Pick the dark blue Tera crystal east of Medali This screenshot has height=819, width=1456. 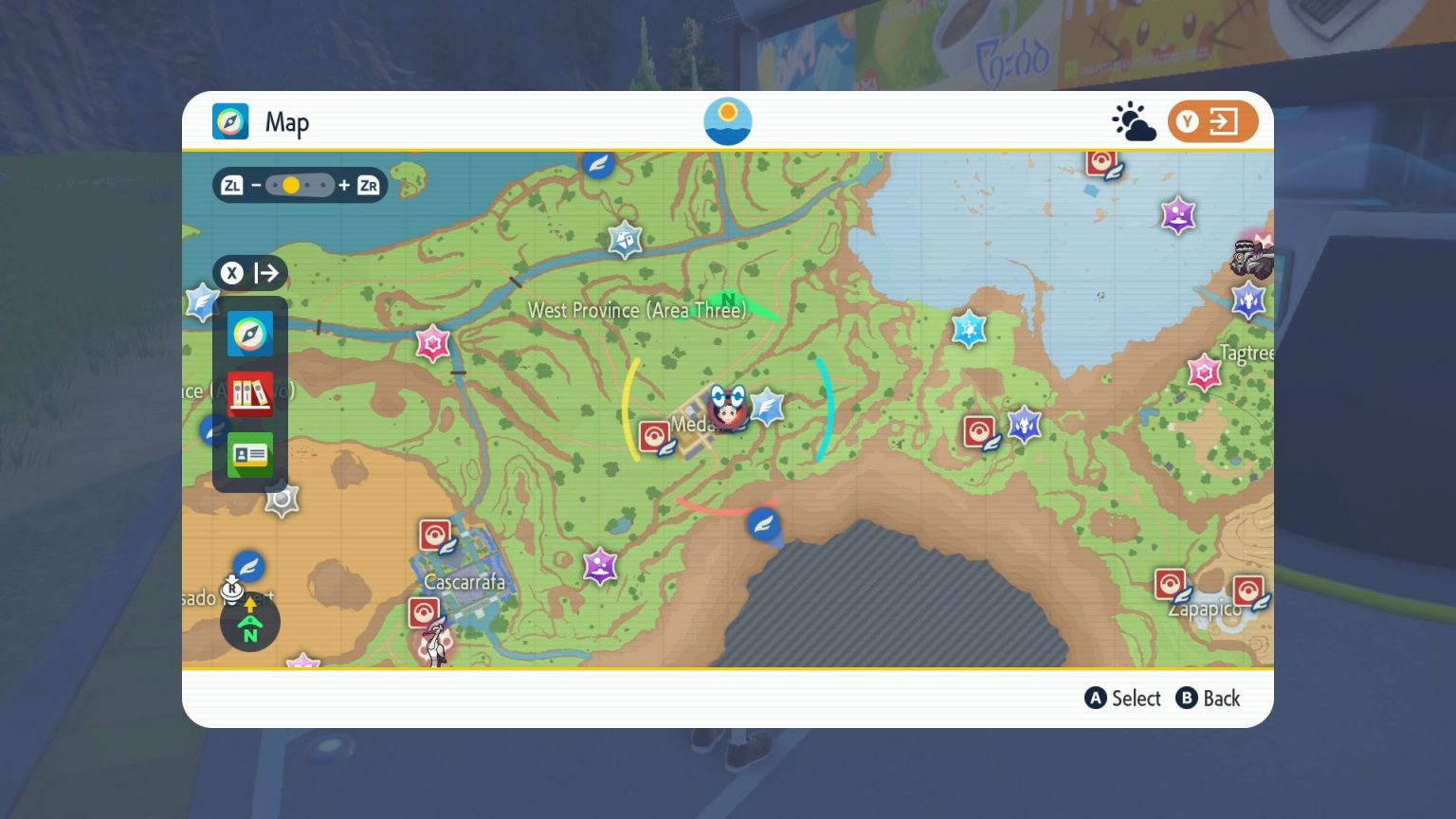1024,424
